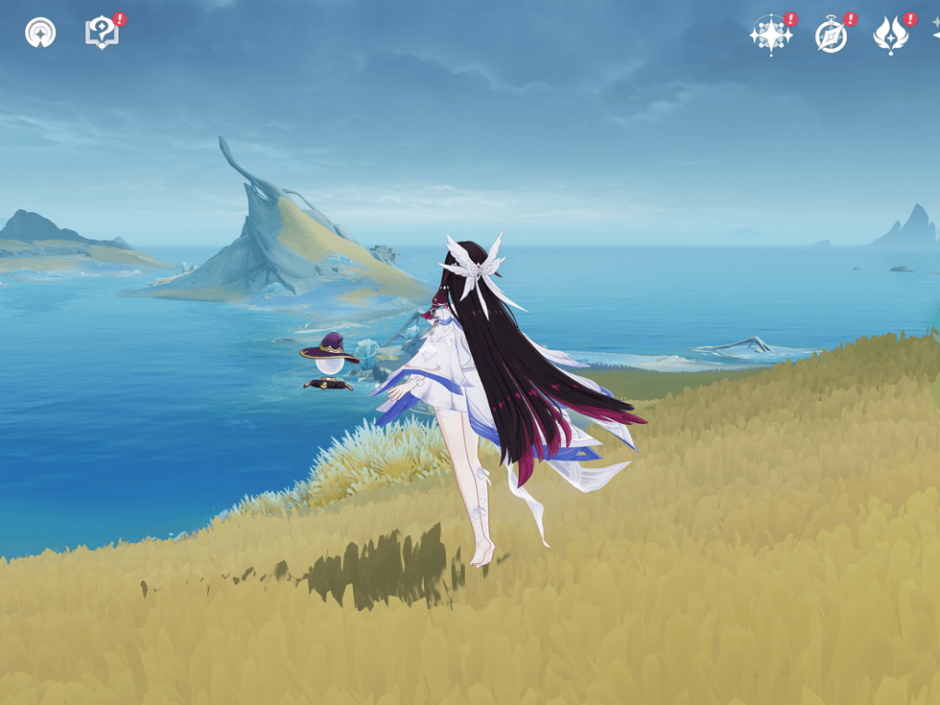Image resolution: width=940 pixels, height=705 pixels.
Task: Open the tutorial book with question mark
Action: (102, 33)
